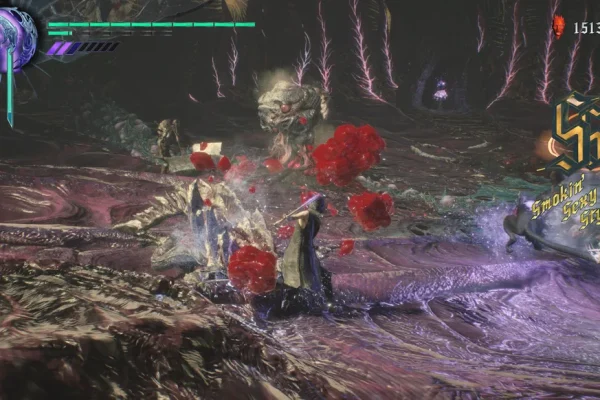The height and width of the screenshot is (400, 600).
Task: Select the red orb currency icon
Action: click(x=558, y=26)
